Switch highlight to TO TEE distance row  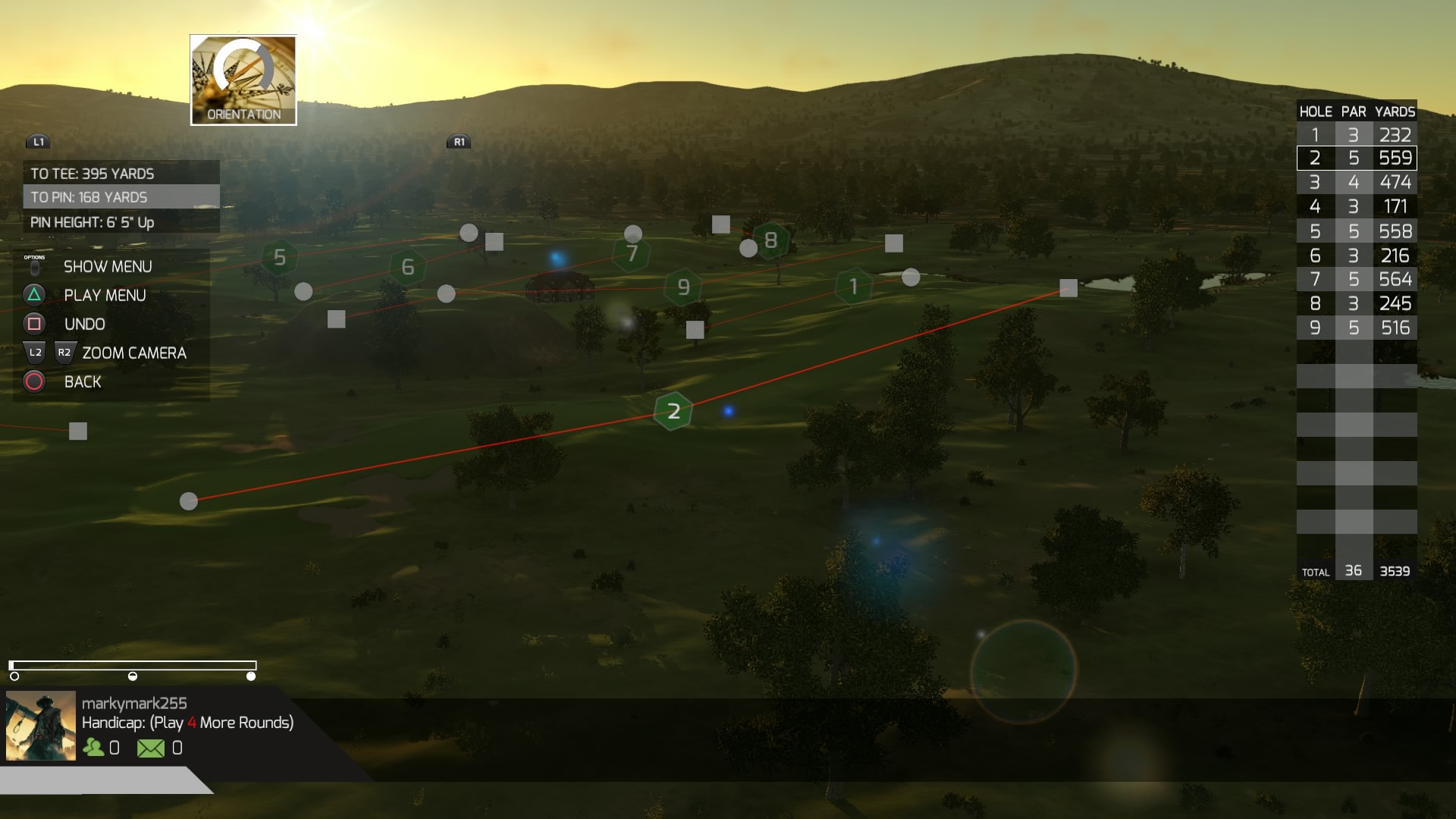(x=91, y=173)
